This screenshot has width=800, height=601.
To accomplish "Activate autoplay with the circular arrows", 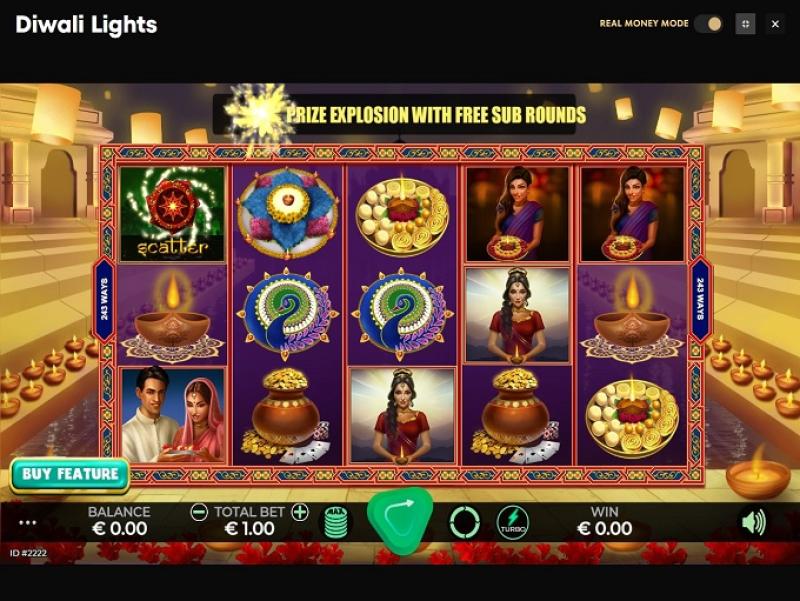I will 464,522.
